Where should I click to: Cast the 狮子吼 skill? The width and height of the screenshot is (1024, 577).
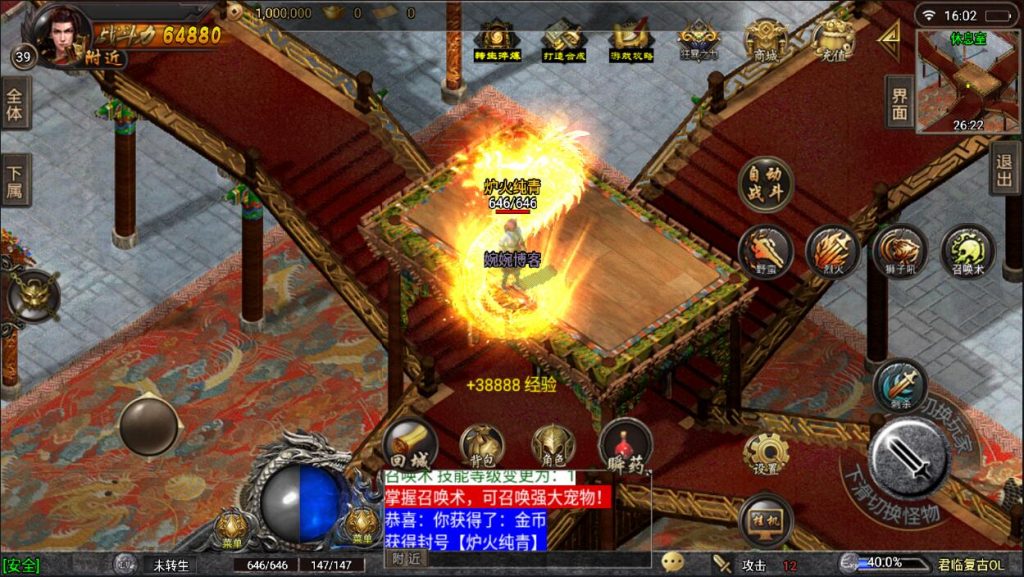pyautogui.click(x=899, y=250)
